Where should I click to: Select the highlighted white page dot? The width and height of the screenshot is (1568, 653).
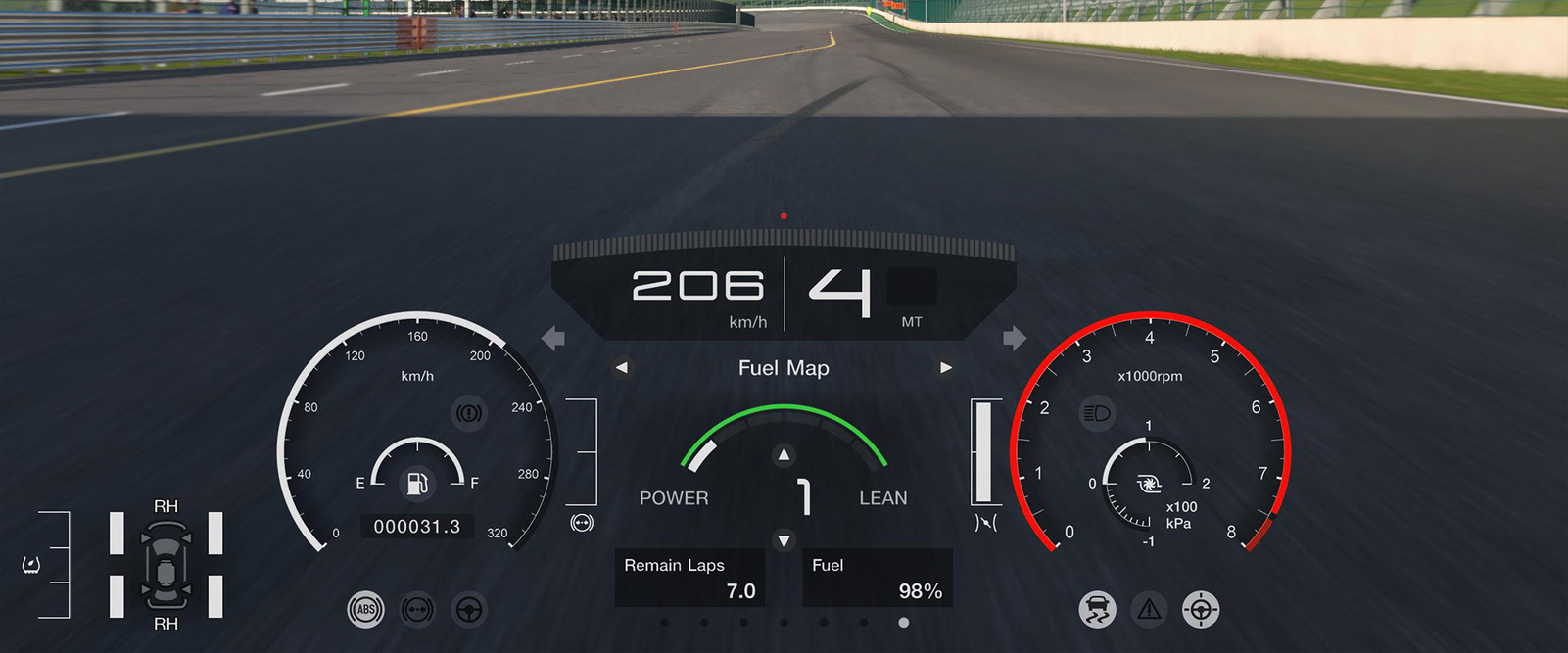coord(903,623)
